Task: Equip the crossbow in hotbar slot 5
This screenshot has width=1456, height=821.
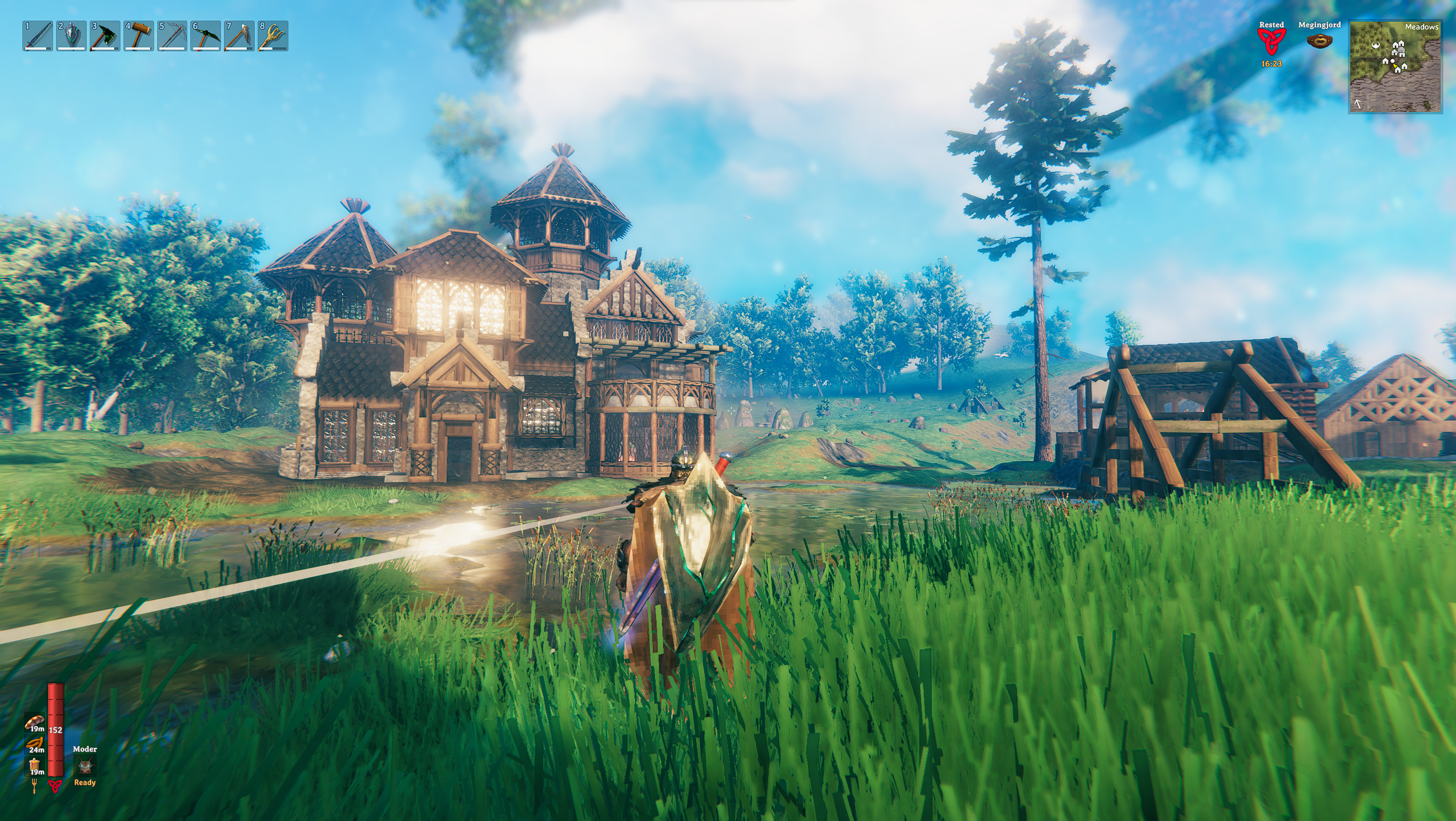Action: (x=172, y=36)
